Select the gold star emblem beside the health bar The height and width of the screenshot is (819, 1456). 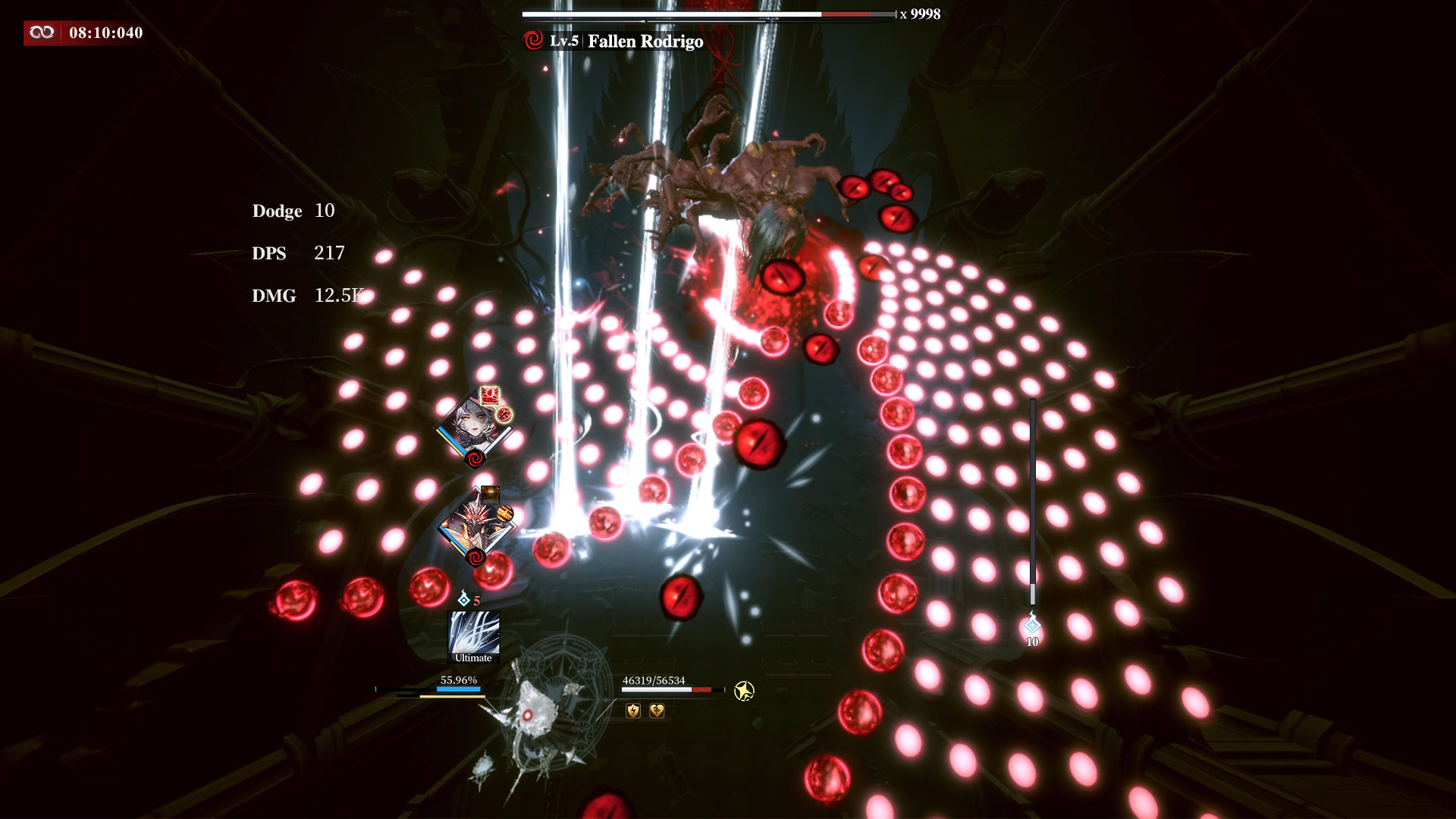(x=745, y=691)
